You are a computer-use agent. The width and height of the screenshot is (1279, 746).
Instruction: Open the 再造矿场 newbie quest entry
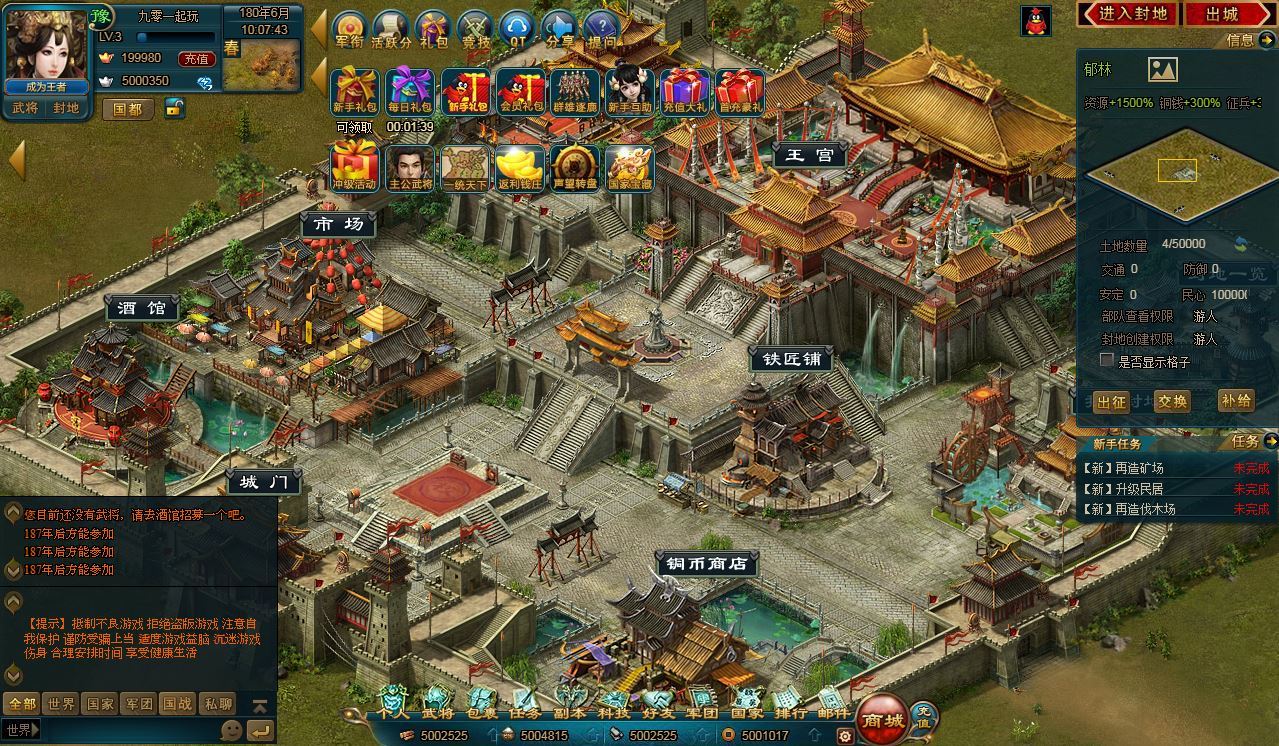(x=1125, y=468)
